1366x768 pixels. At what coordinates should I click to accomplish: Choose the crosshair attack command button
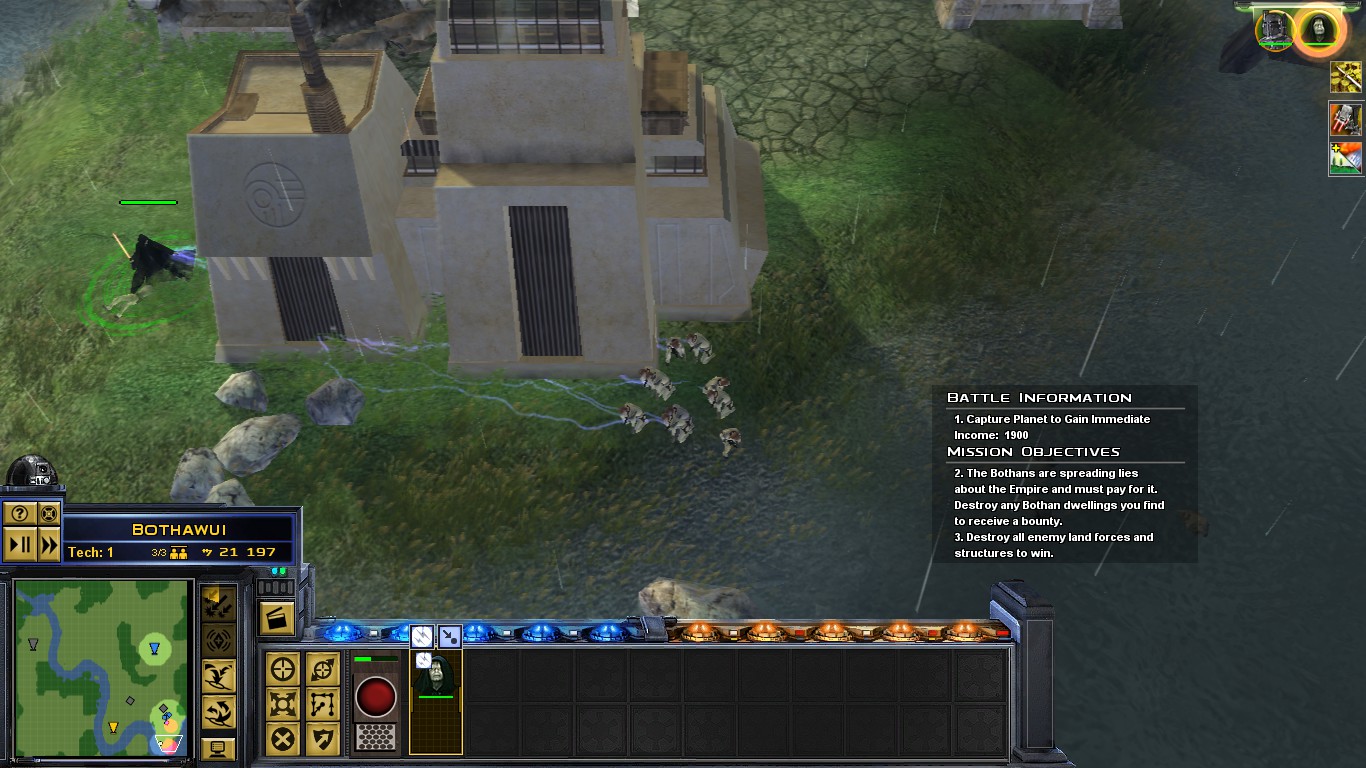283,669
